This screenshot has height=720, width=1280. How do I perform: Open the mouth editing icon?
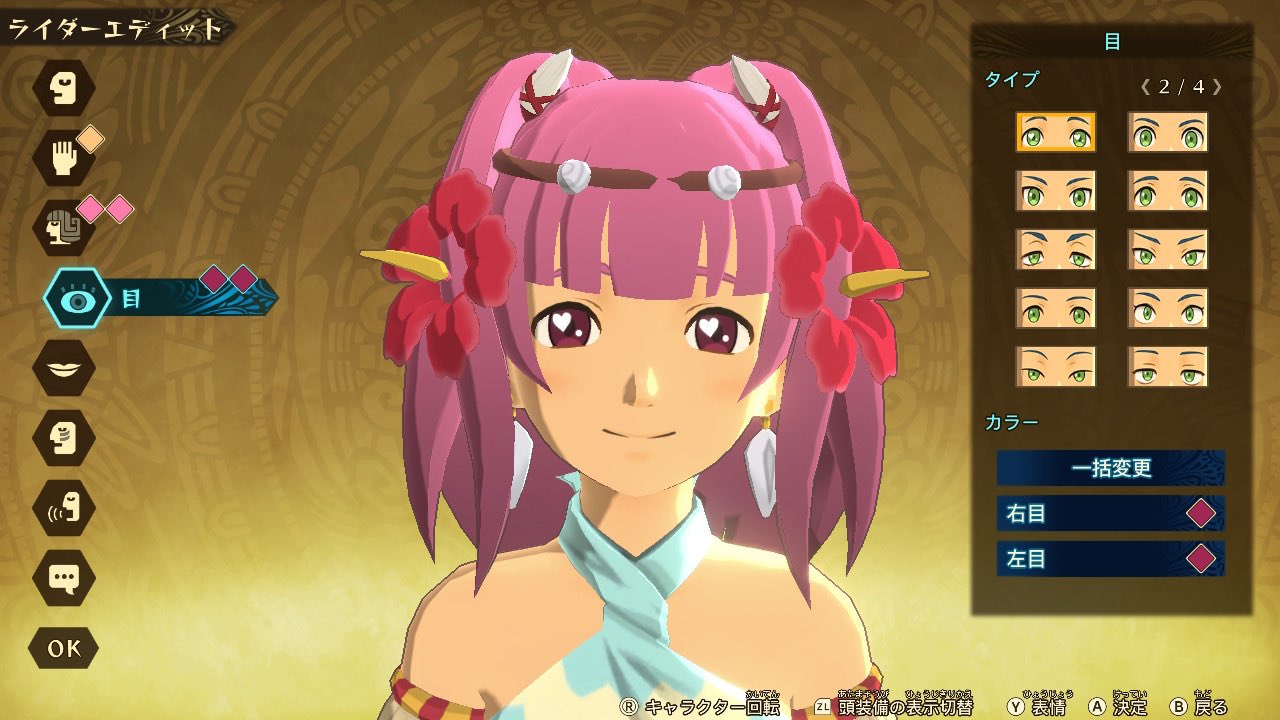click(x=64, y=367)
